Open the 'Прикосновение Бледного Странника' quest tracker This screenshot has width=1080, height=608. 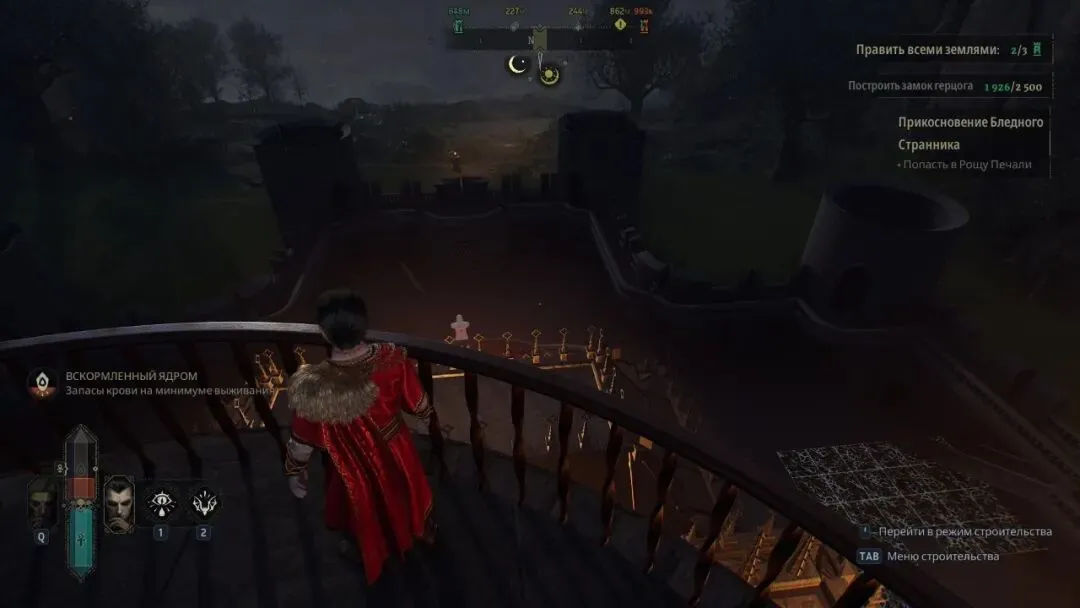tap(970, 133)
